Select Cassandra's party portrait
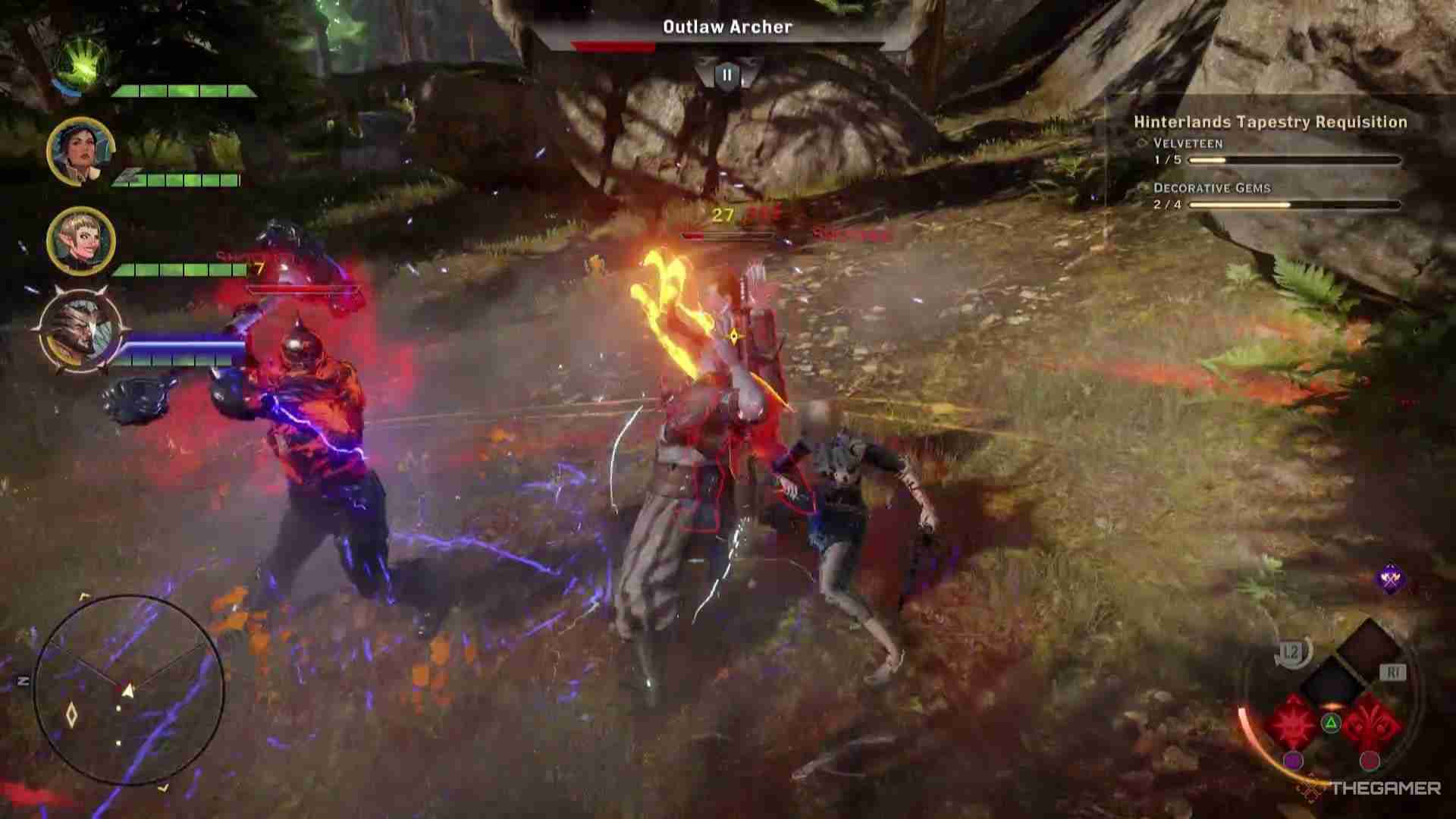Viewport: 1456px width, 819px height. 80,151
